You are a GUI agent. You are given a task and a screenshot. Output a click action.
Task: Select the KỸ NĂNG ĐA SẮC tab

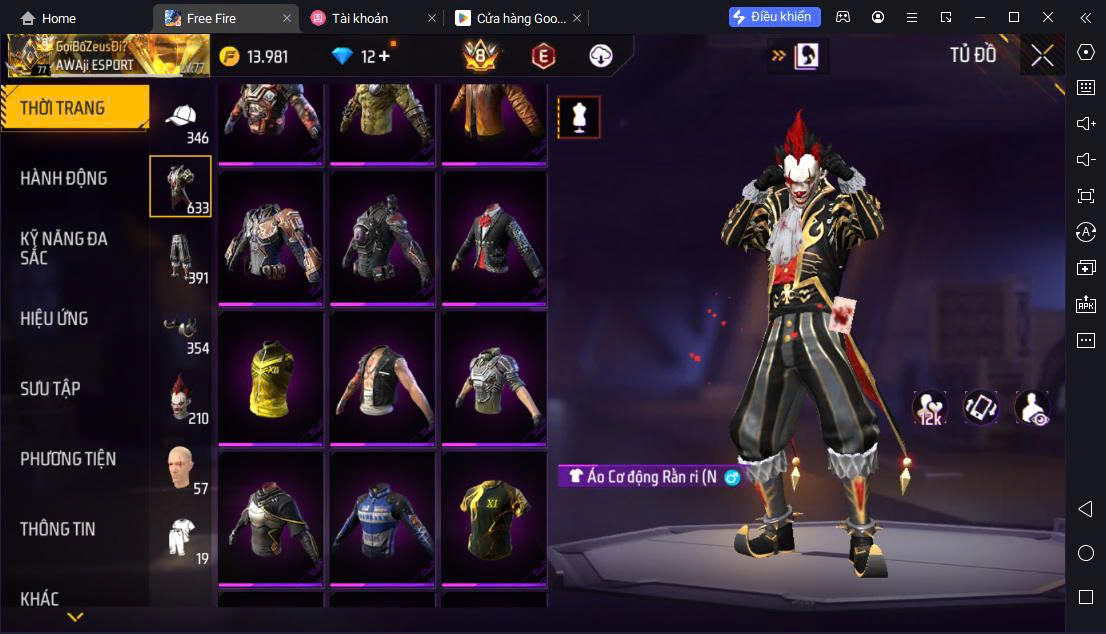[x=64, y=248]
